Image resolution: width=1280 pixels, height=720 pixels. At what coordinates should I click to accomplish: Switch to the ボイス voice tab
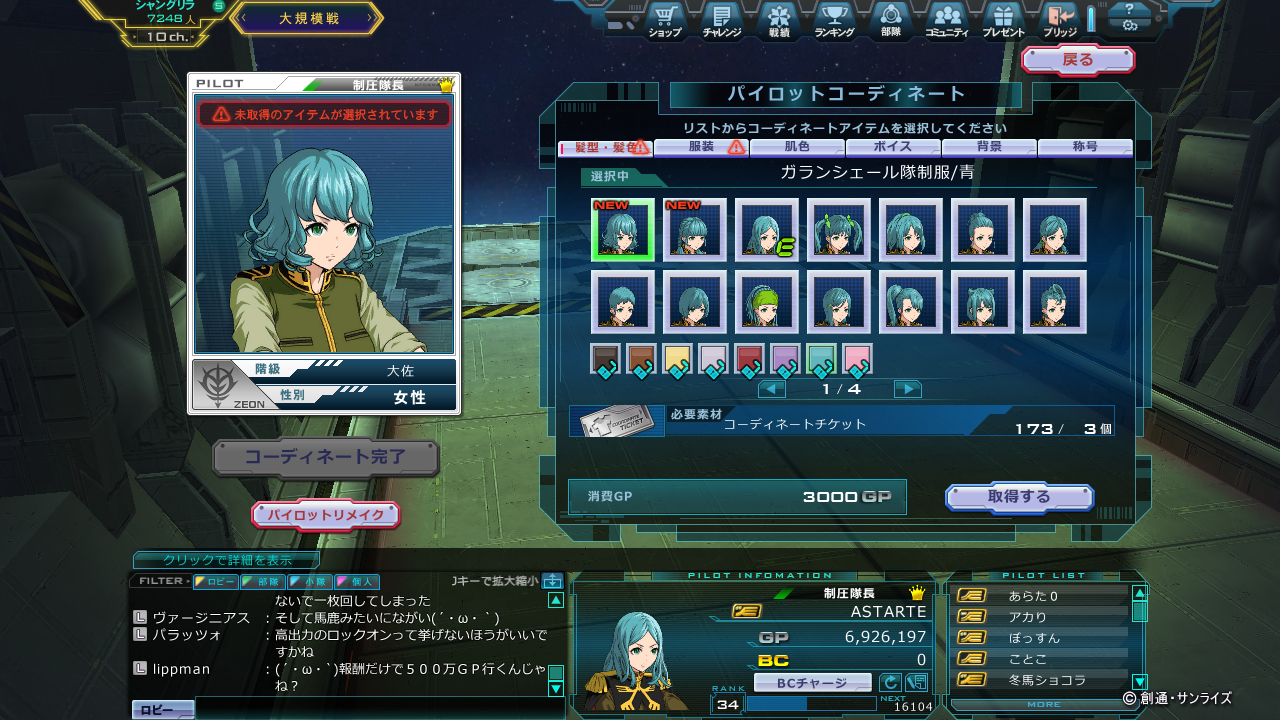coord(893,147)
